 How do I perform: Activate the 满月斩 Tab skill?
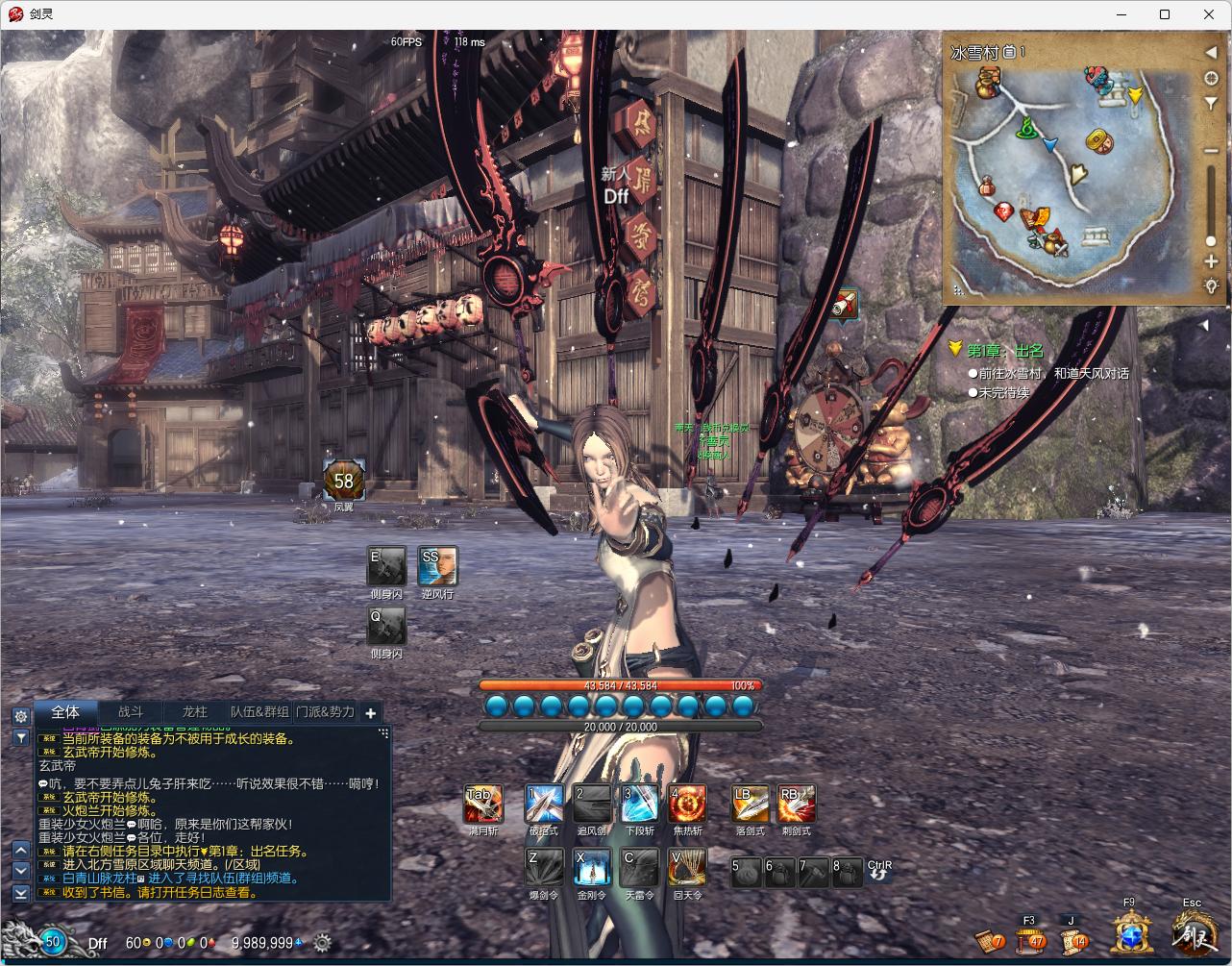click(x=482, y=805)
